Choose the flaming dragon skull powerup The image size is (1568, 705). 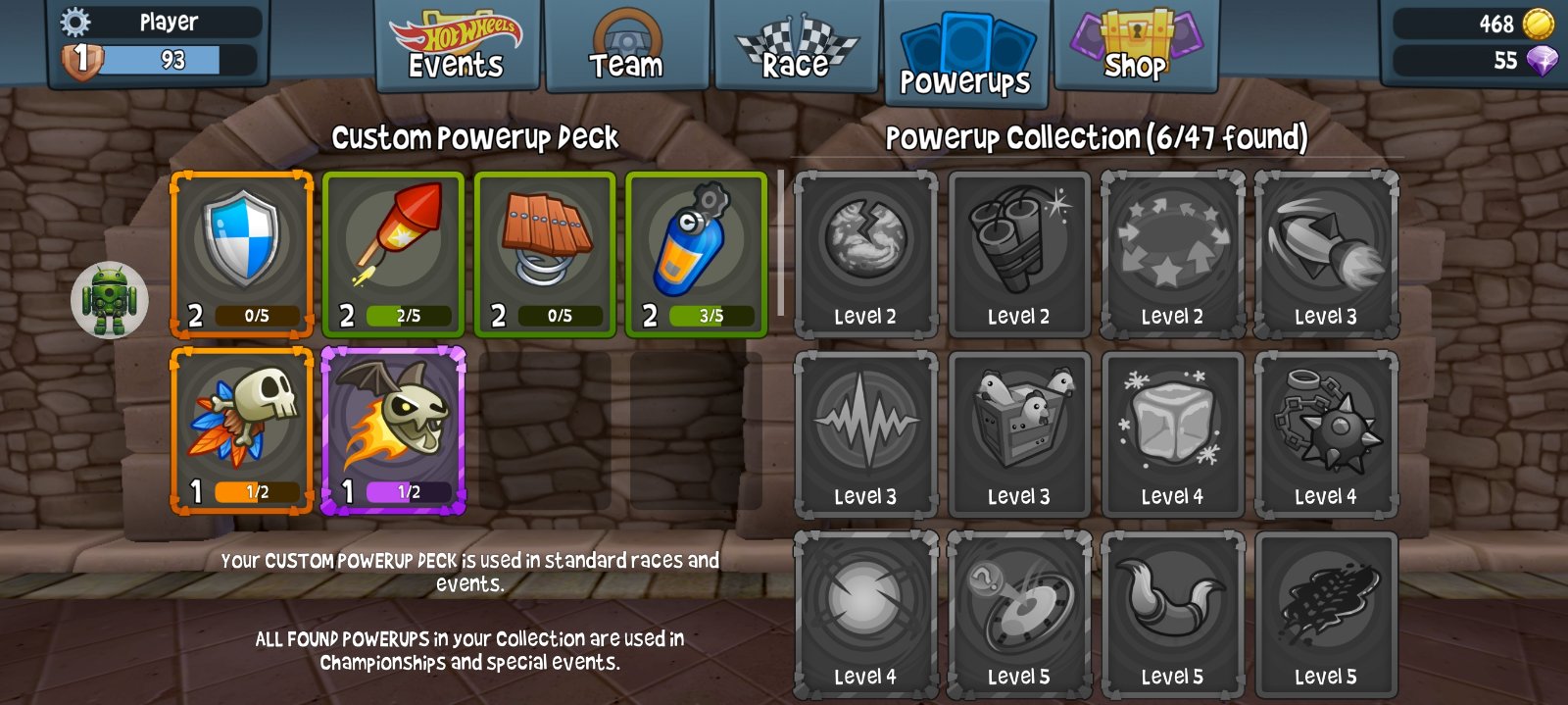393,429
